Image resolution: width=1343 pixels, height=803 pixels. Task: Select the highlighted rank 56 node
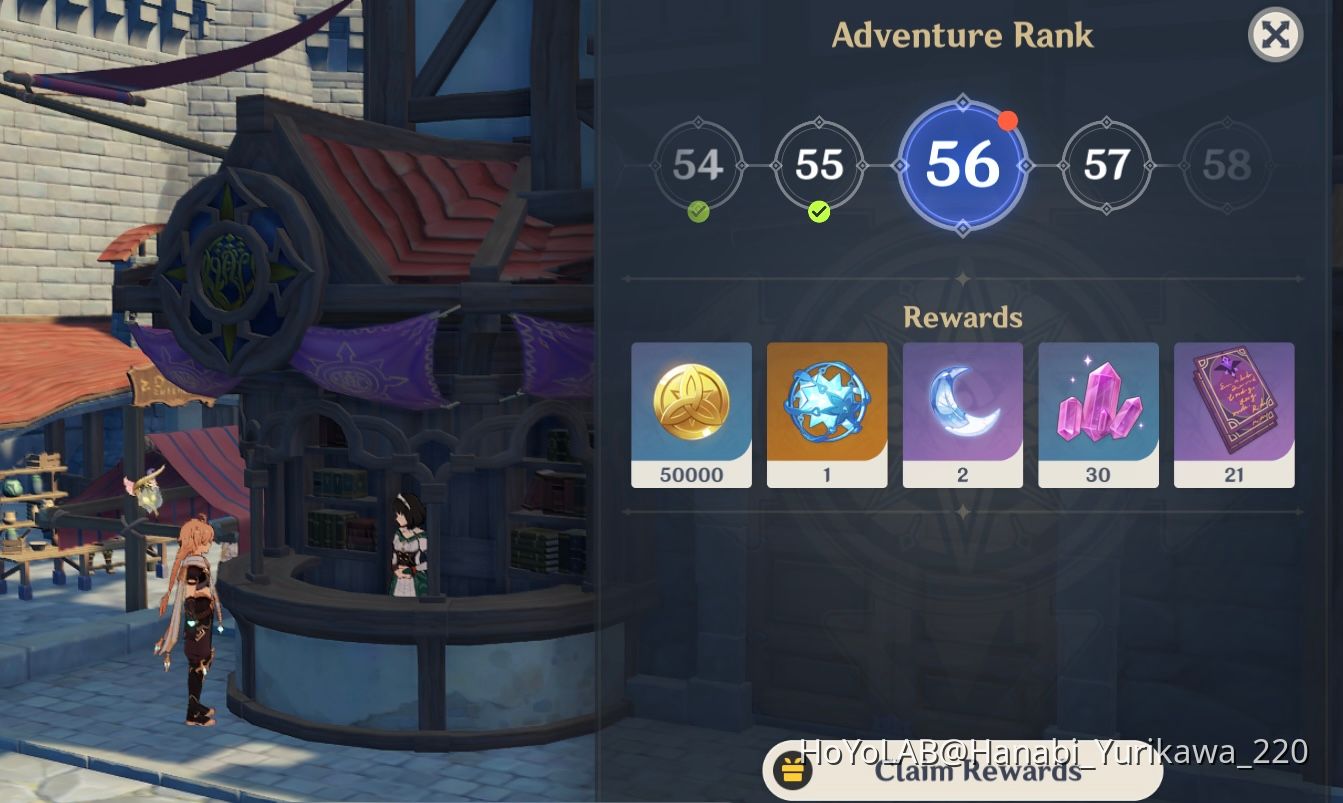[x=963, y=165]
